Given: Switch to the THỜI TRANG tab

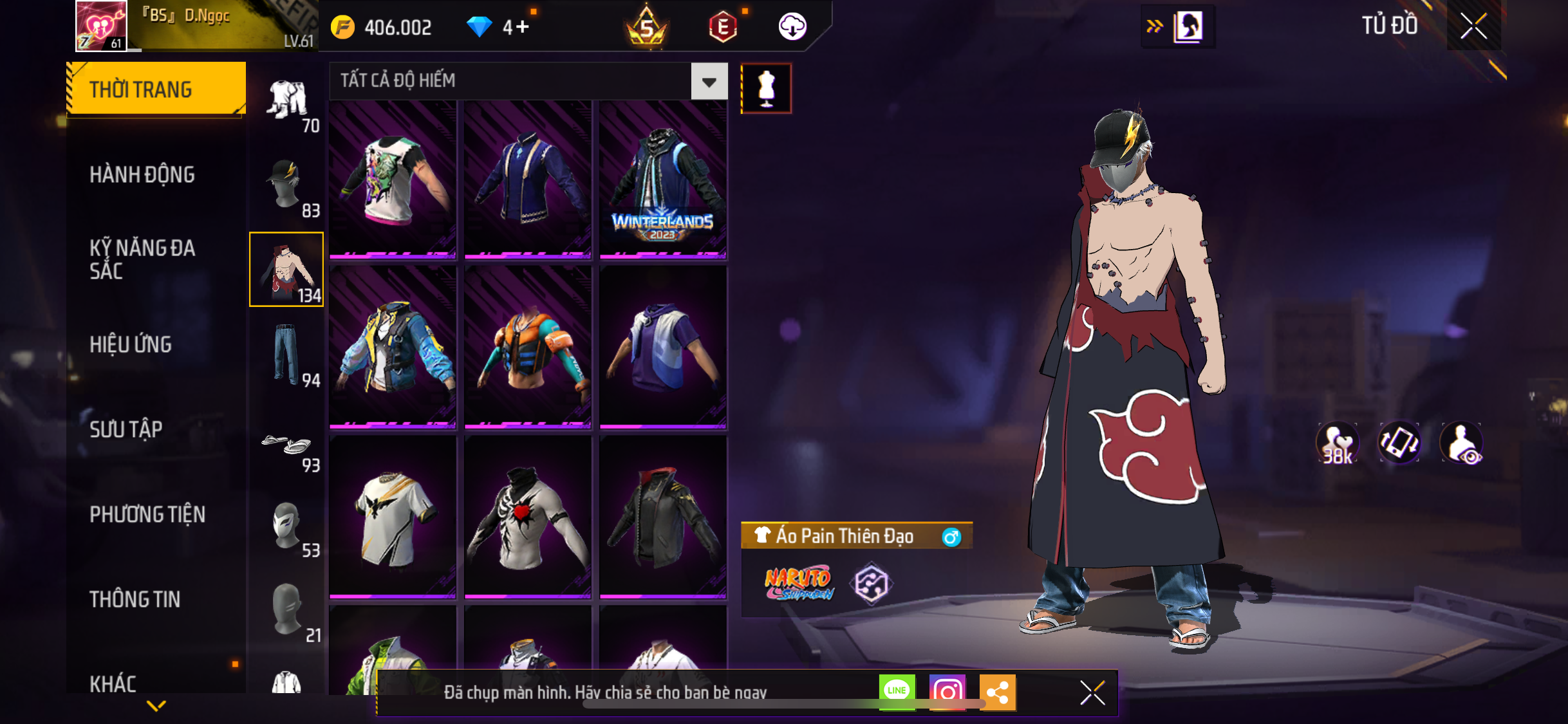Looking at the screenshot, I should pos(155,89).
